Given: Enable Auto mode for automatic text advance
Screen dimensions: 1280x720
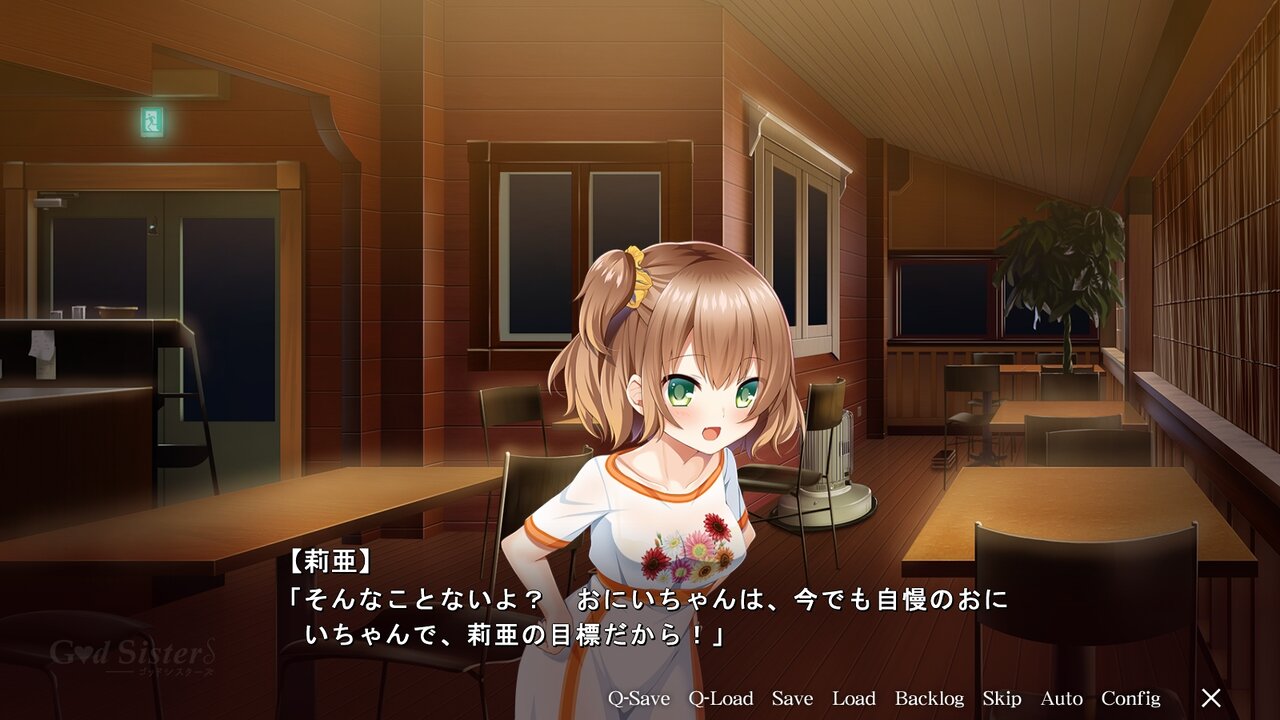Looking at the screenshot, I should (1062, 698).
